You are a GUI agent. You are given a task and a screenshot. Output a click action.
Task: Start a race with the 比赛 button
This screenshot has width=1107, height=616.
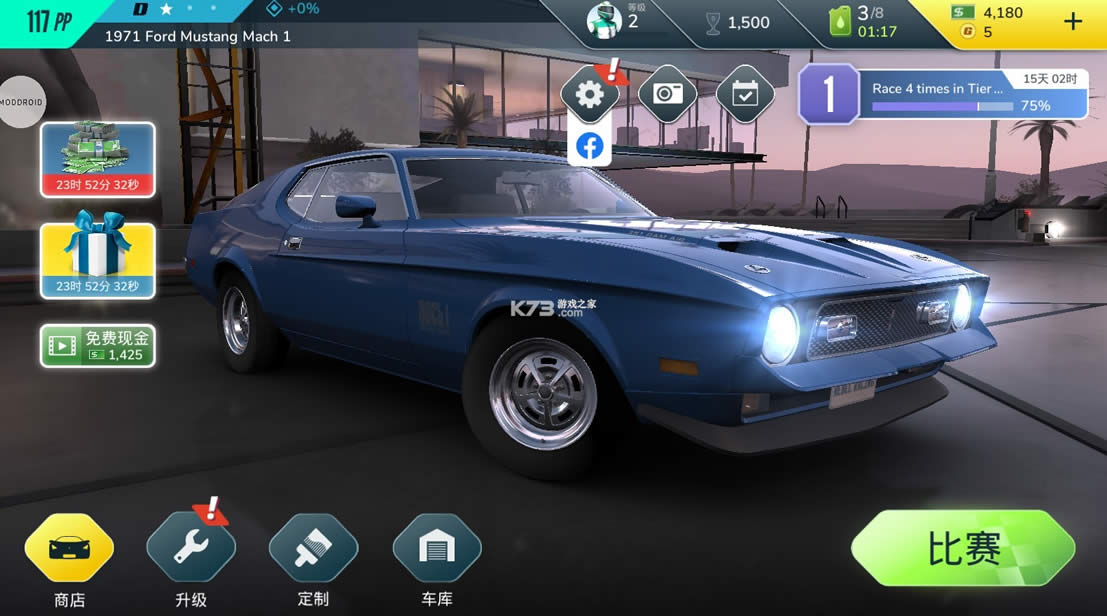(962, 548)
